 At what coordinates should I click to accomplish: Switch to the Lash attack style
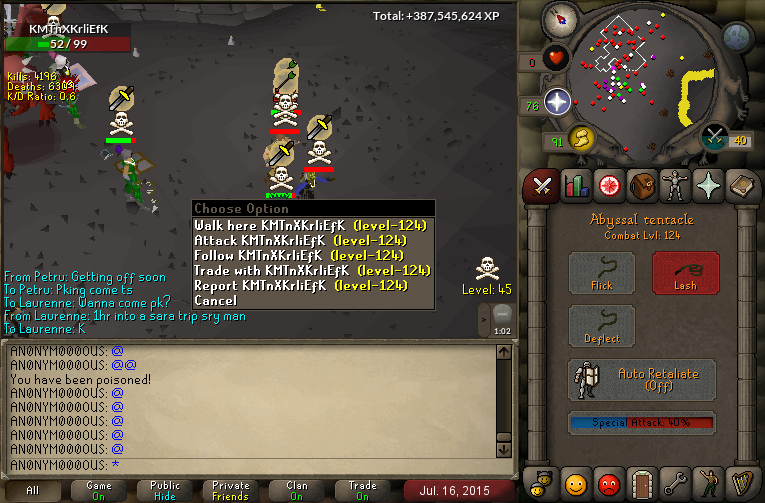[x=685, y=272]
